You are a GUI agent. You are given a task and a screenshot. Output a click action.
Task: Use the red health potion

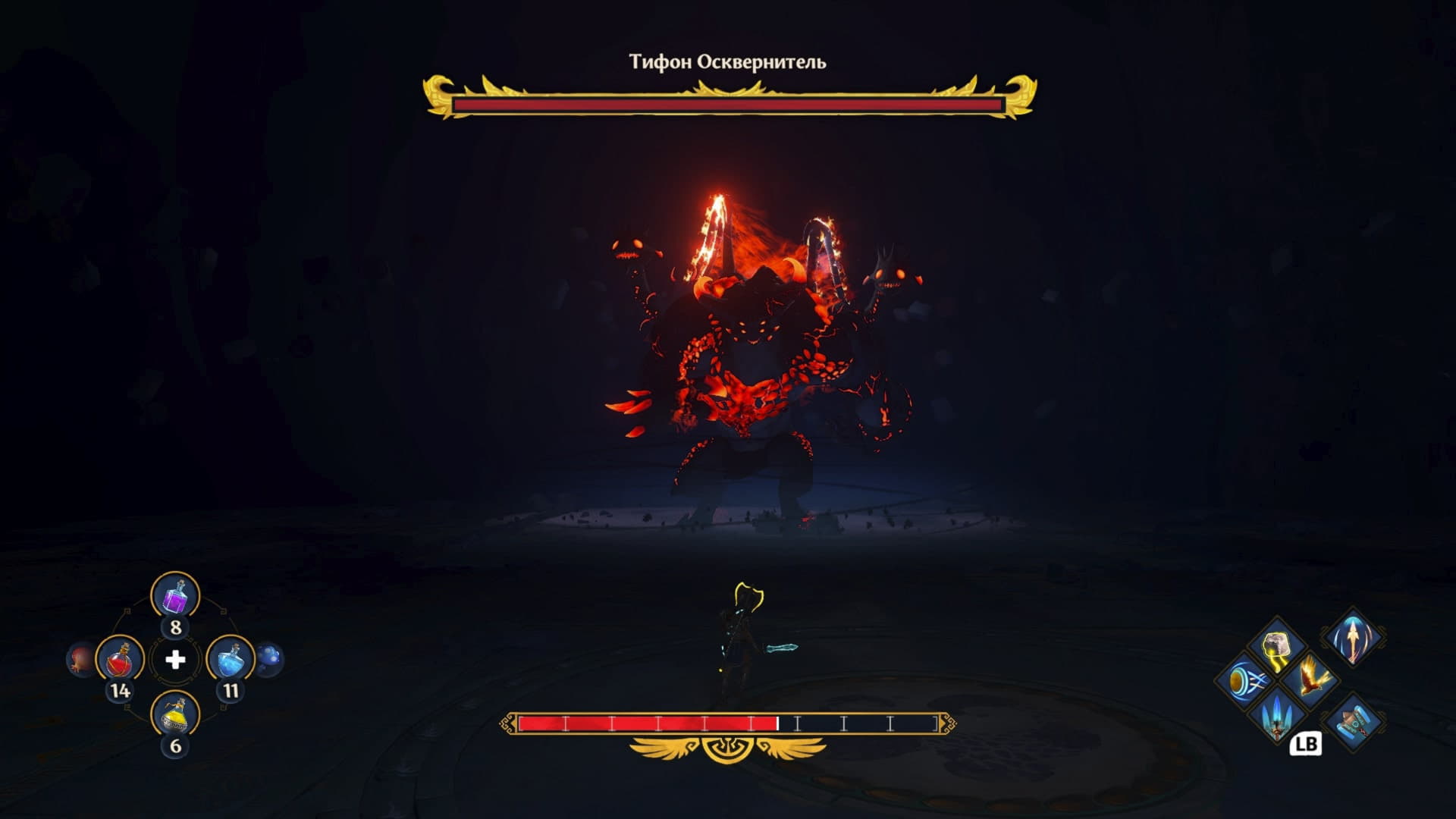point(120,660)
